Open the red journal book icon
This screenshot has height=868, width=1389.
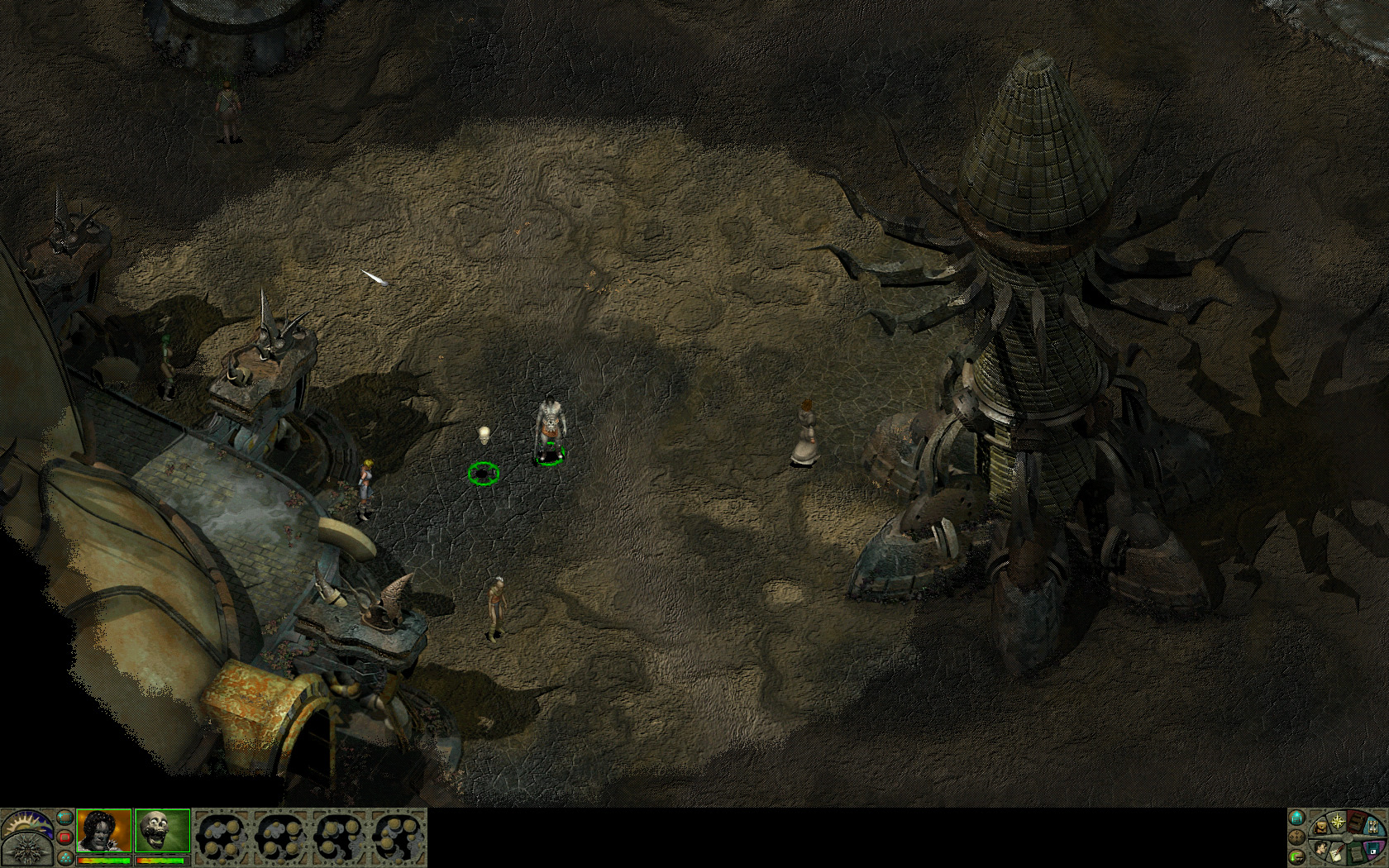(x=1356, y=823)
